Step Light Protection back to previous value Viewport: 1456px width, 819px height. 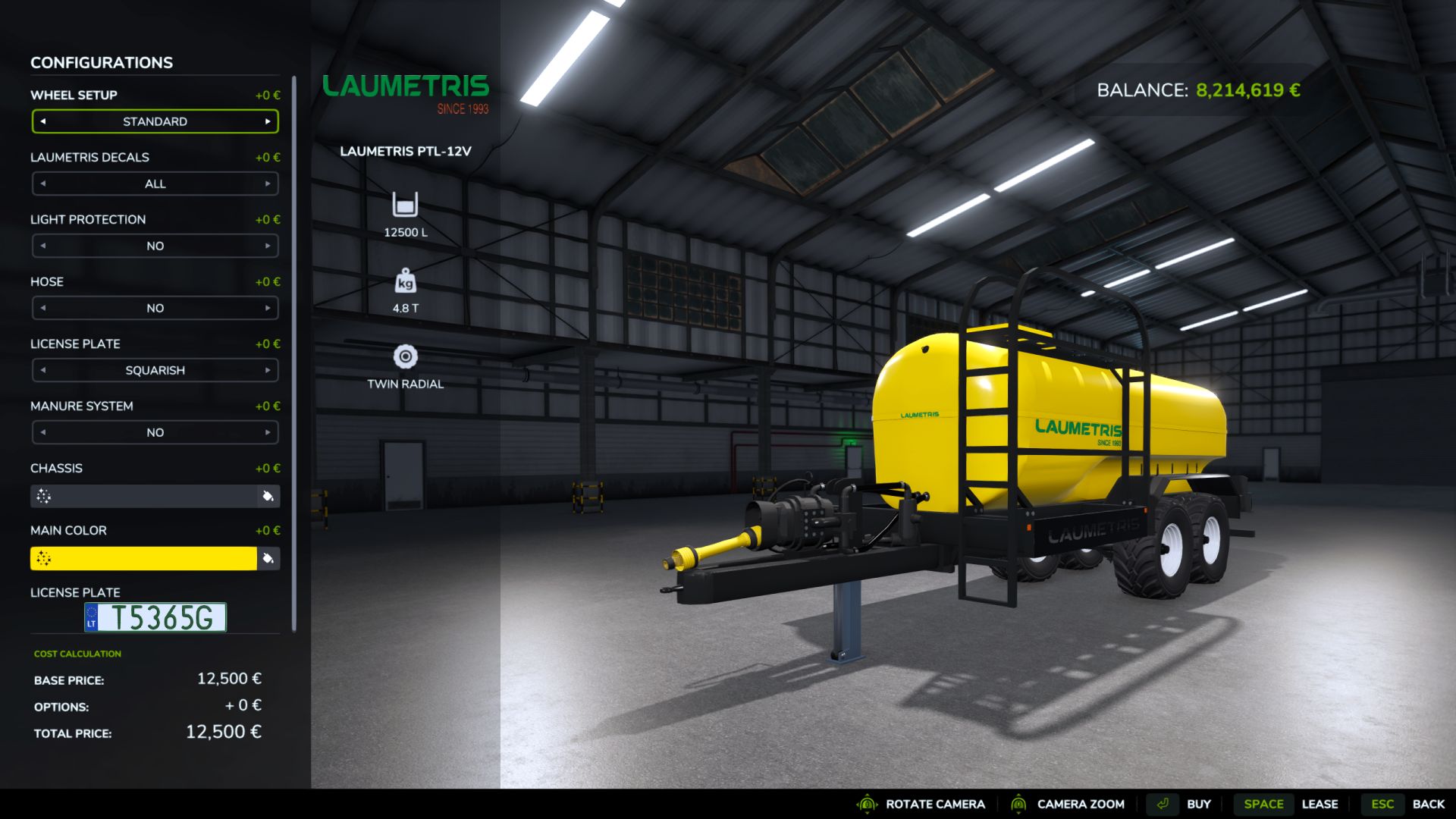(x=43, y=246)
